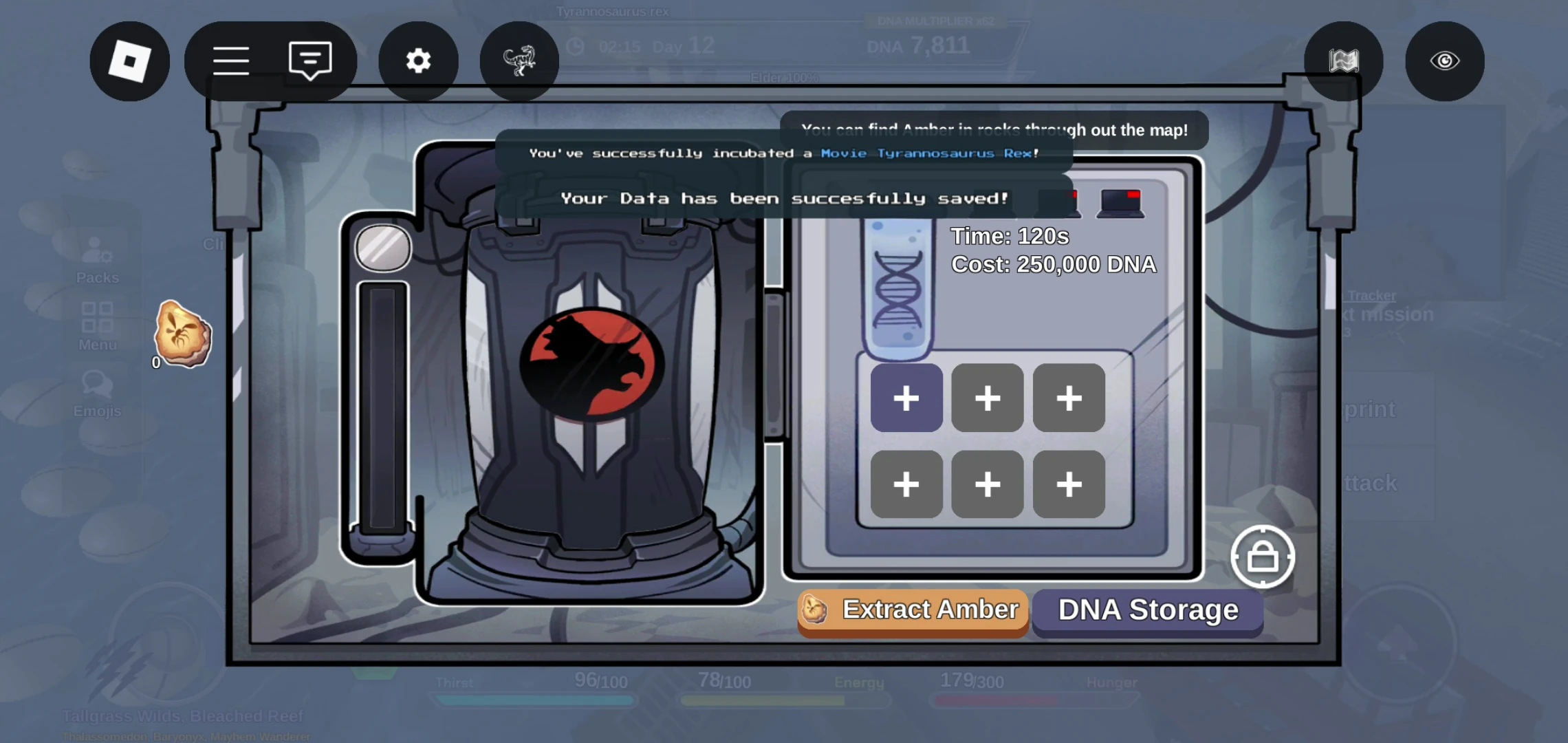Screen dimensions: 1568x743
Task: Open the map icon at top right
Action: pyautogui.click(x=1342, y=61)
